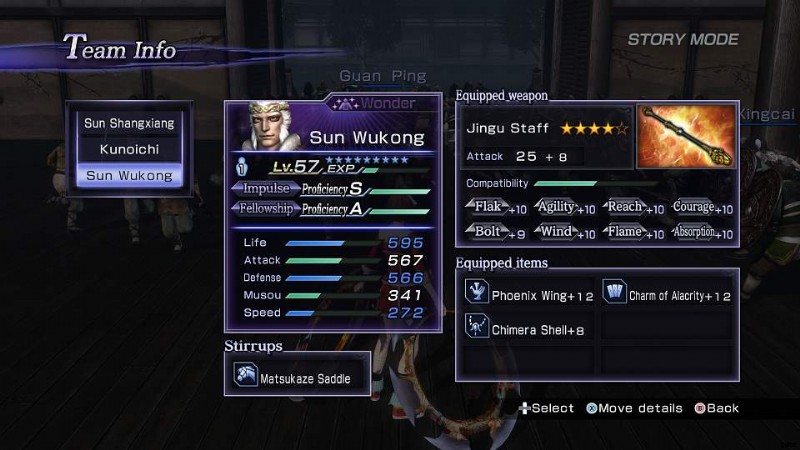Select the Flak+10 weapon attribute
The image size is (800, 450).
pyautogui.click(x=498, y=207)
